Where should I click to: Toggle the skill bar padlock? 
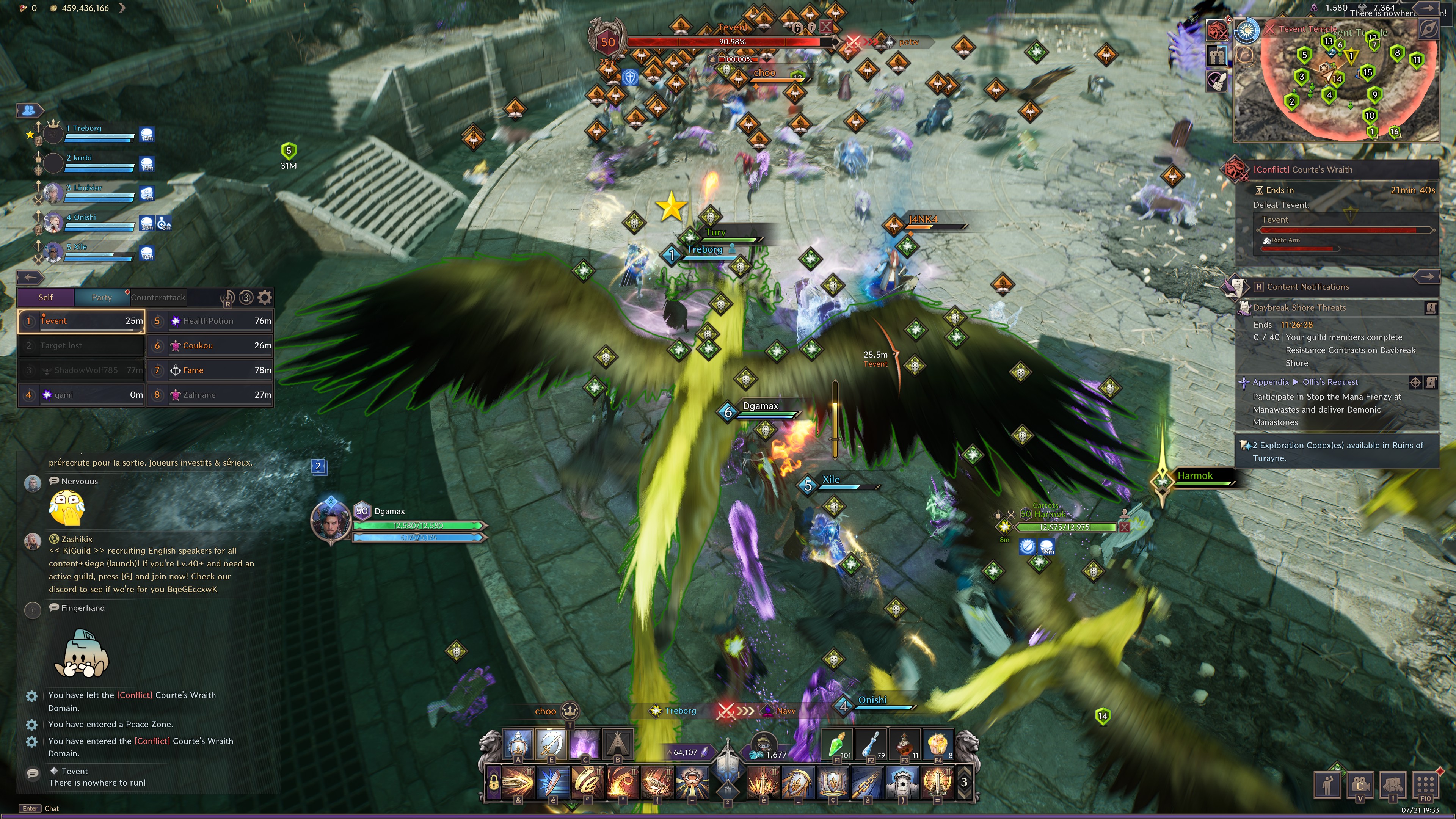click(493, 783)
